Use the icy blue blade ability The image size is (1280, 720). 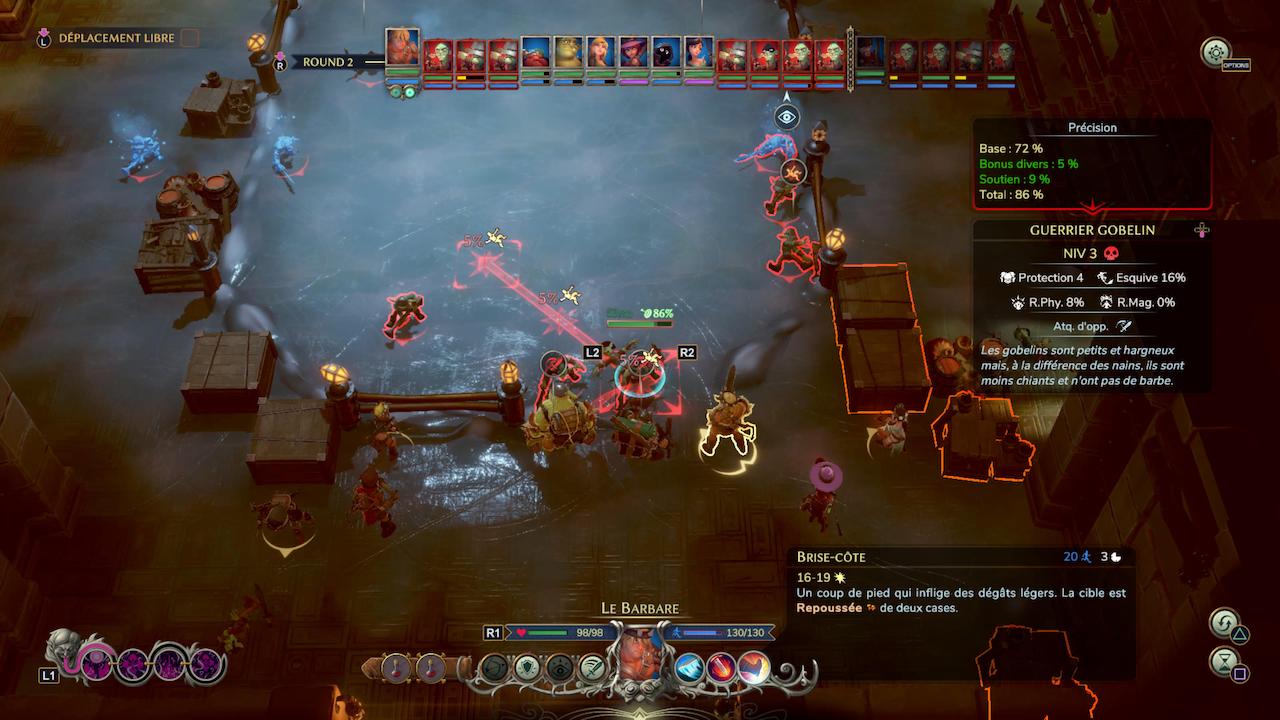tap(689, 668)
